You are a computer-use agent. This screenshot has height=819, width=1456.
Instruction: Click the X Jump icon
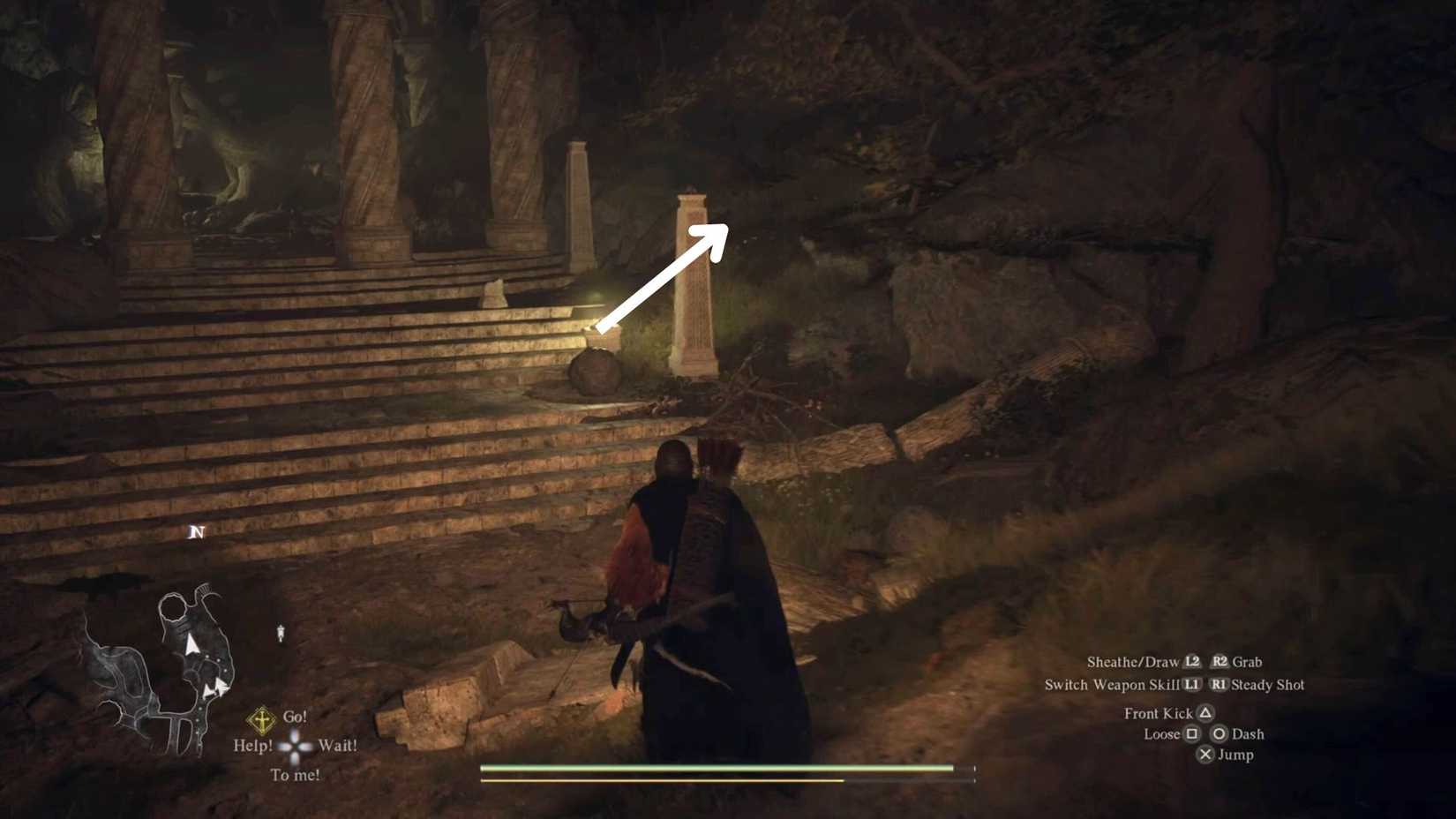pos(1205,754)
